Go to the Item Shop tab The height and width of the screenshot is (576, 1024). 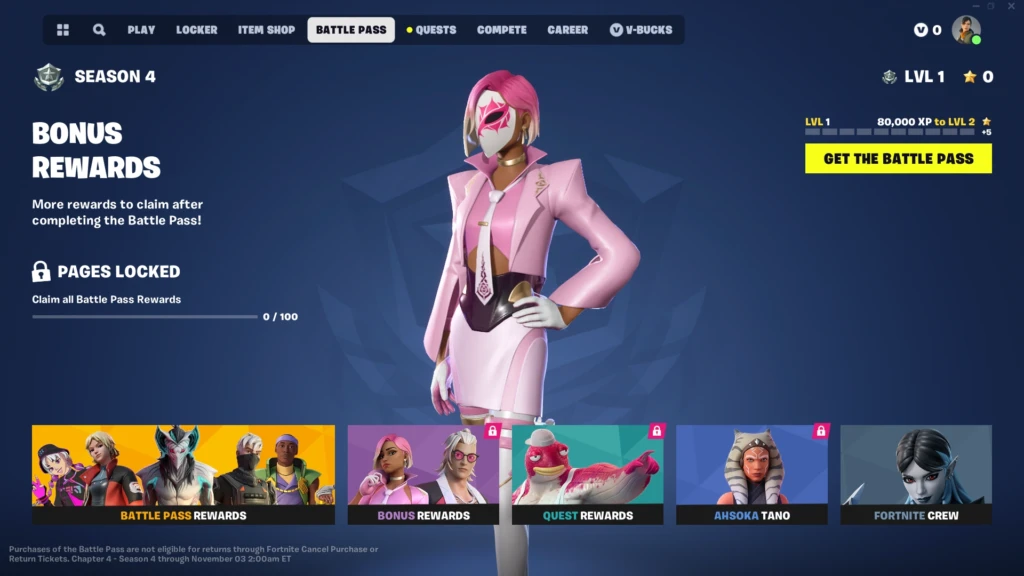(266, 30)
